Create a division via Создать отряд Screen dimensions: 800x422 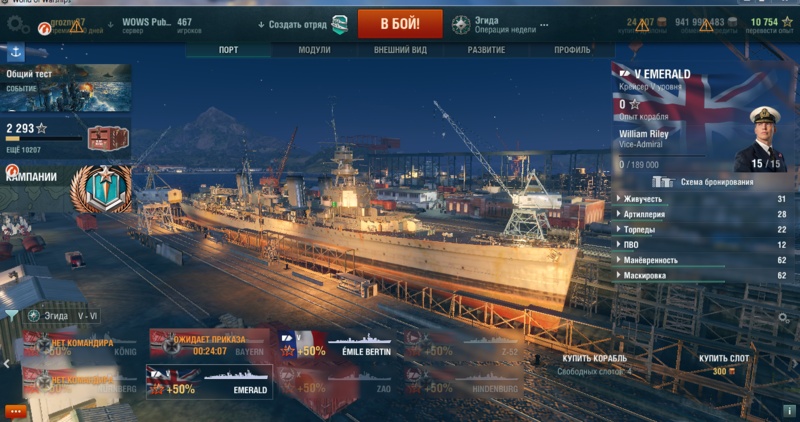coord(302,23)
